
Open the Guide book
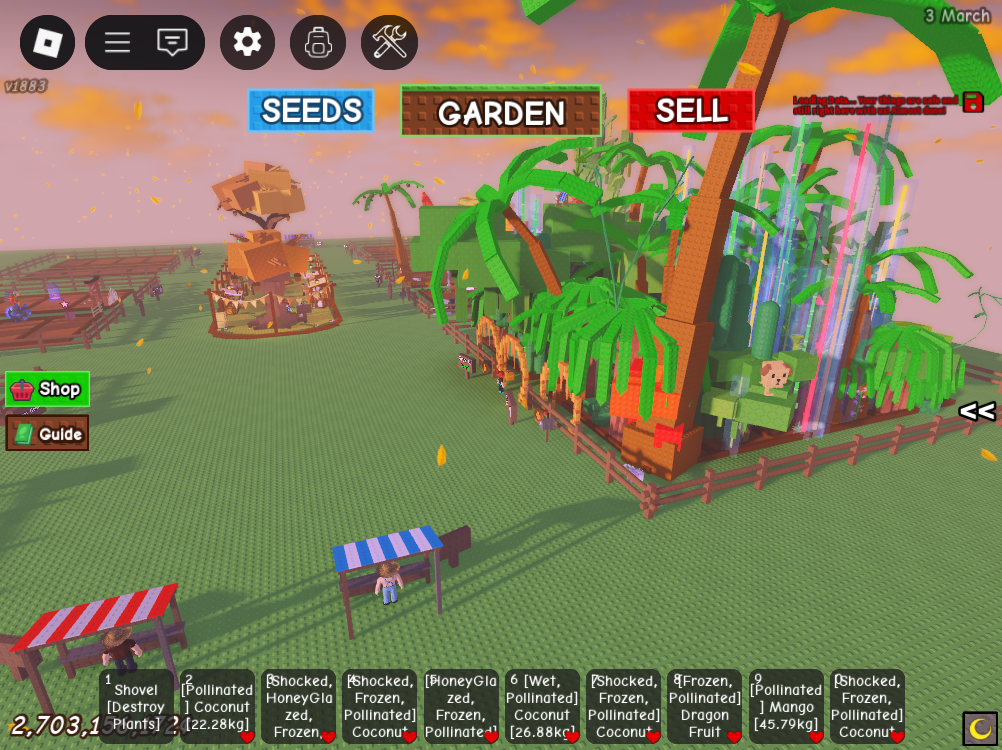tap(47, 433)
